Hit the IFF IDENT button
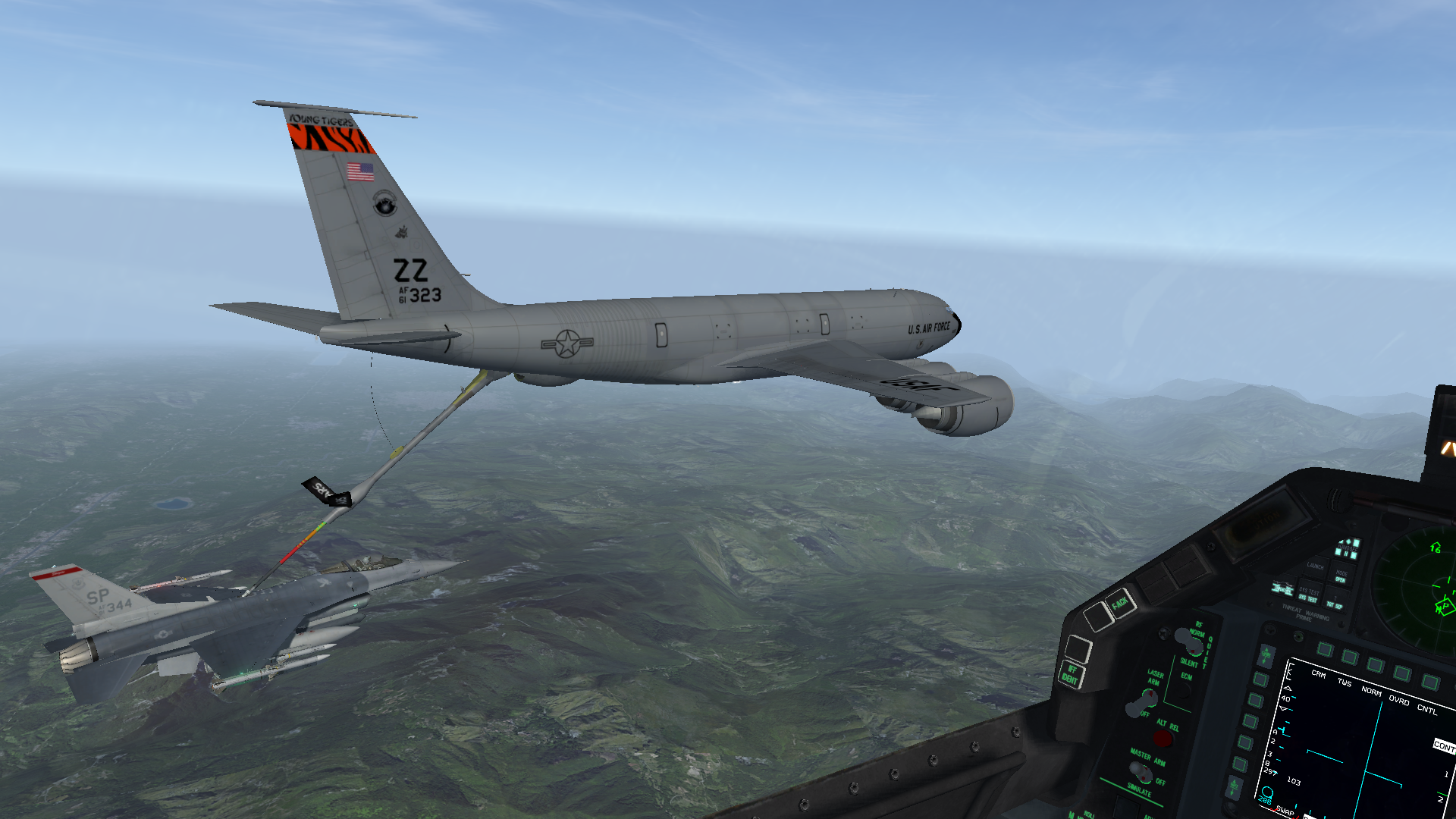The height and width of the screenshot is (819, 1456). tap(1070, 674)
